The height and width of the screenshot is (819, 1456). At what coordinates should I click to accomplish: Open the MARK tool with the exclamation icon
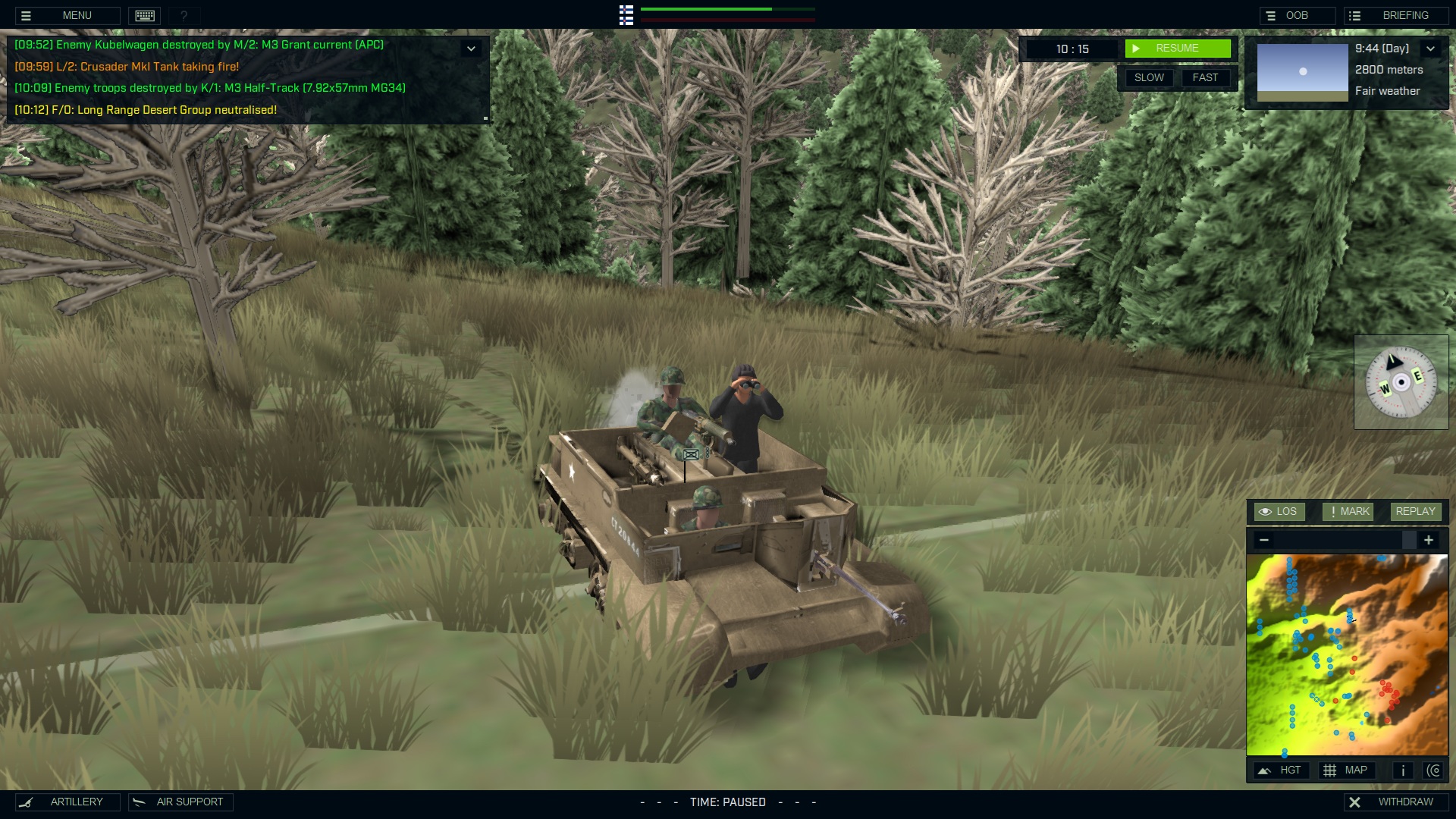pos(1348,511)
